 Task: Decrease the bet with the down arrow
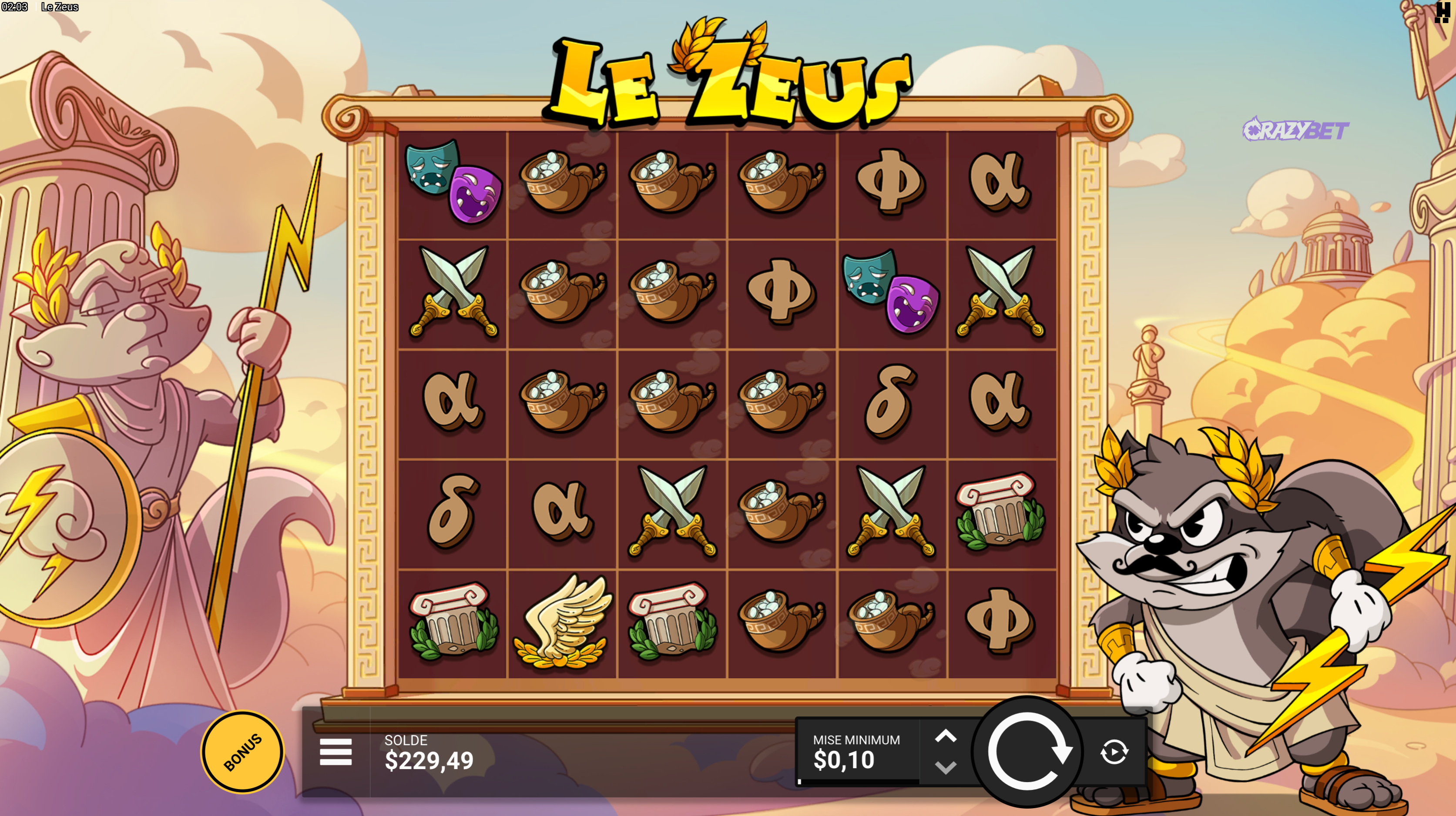pyautogui.click(x=946, y=768)
